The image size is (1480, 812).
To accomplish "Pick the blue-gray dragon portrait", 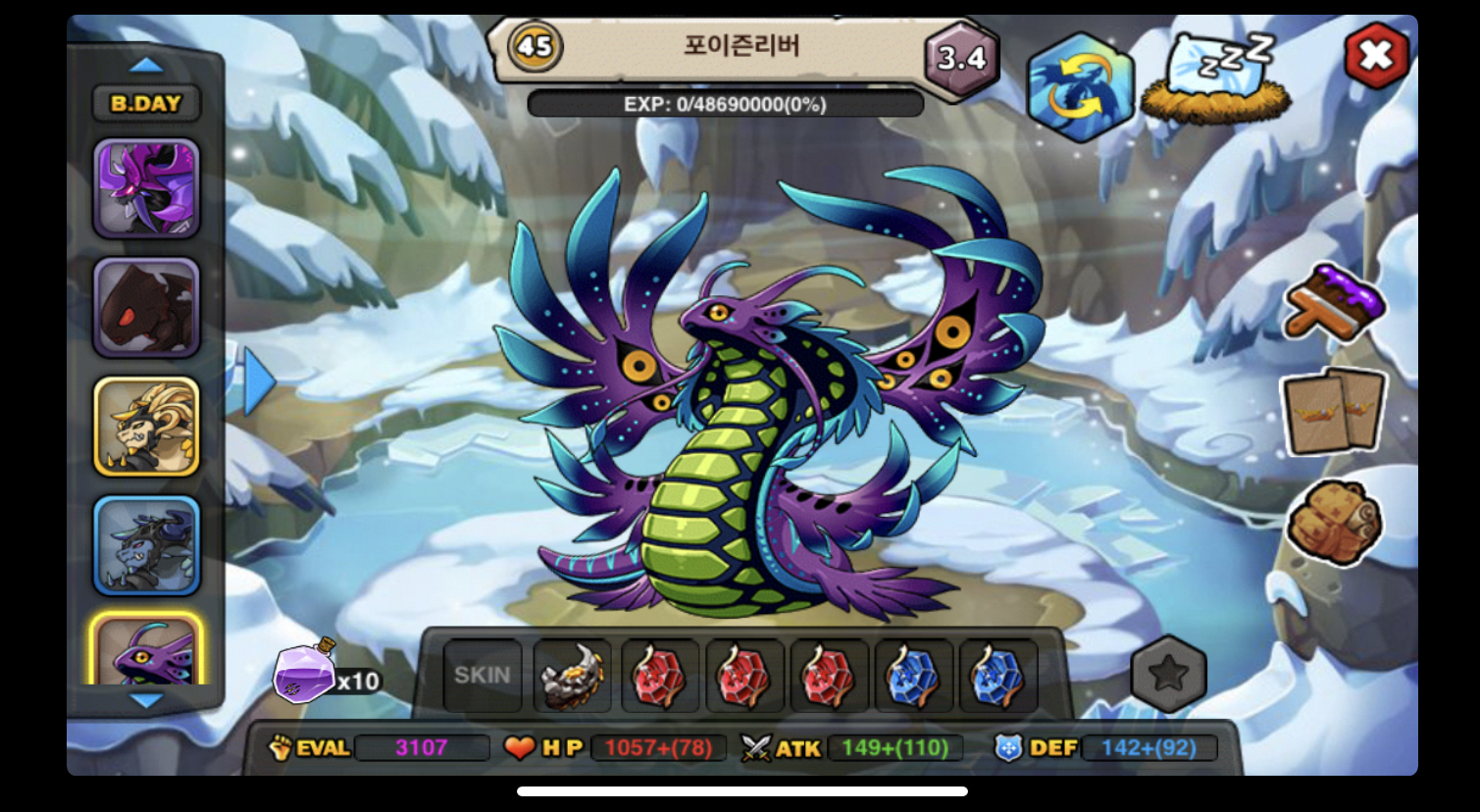I will pos(147,545).
